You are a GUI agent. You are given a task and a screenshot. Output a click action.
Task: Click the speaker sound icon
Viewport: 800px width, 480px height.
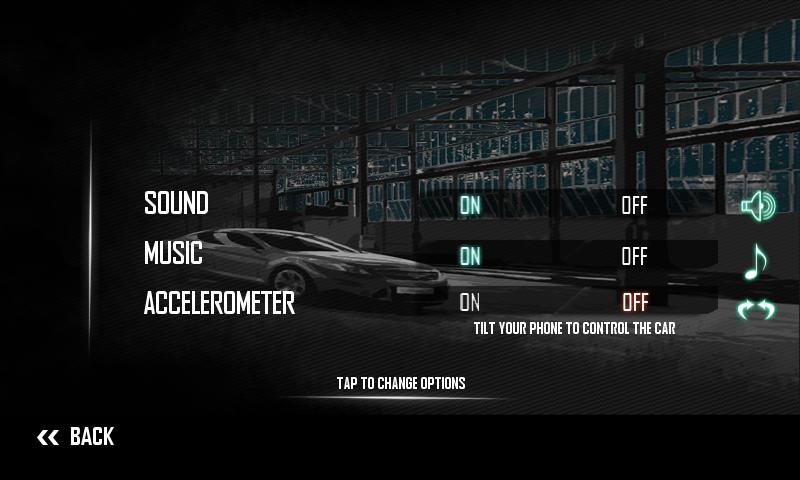click(757, 206)
